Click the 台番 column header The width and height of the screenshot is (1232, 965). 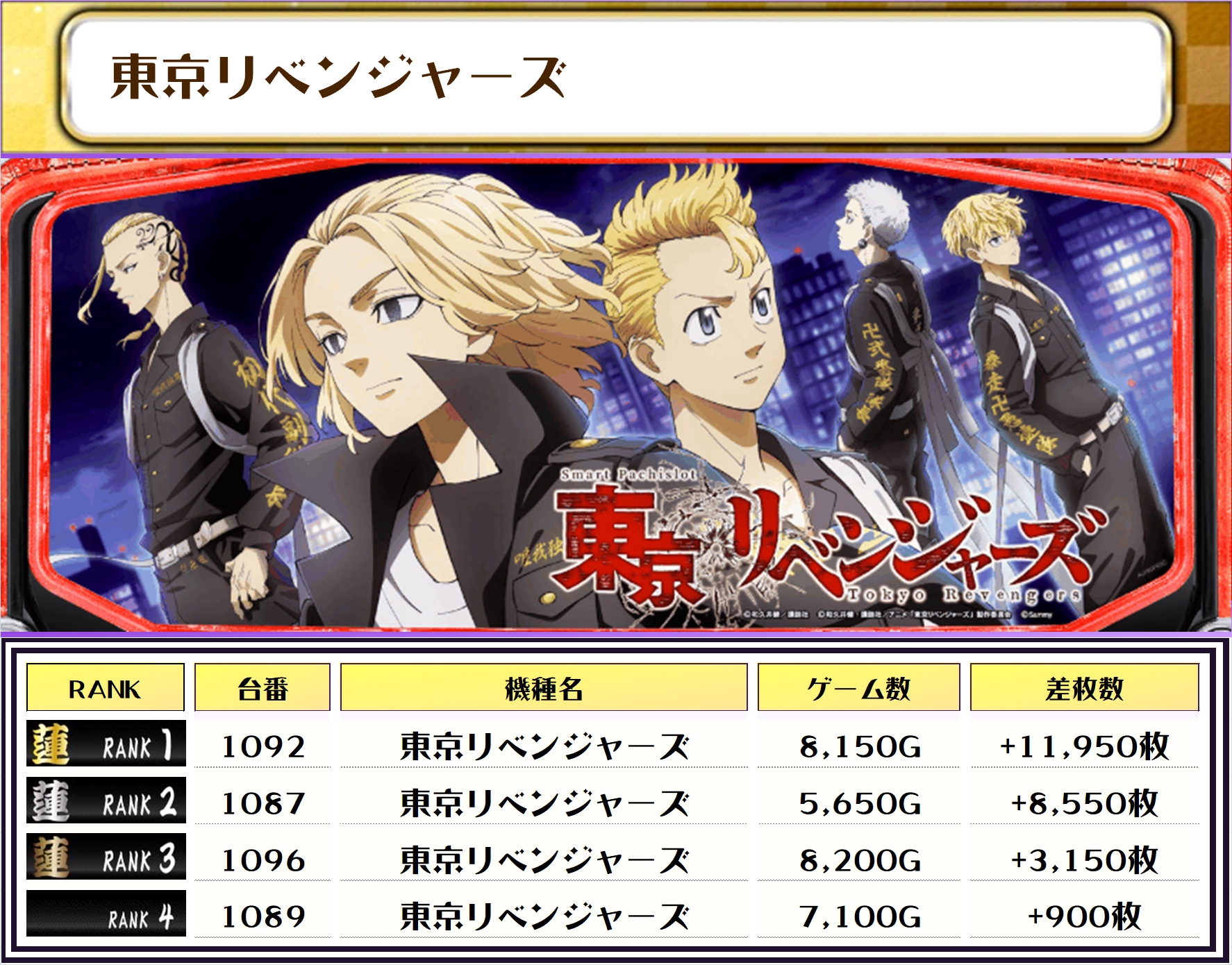click(262, 688)
